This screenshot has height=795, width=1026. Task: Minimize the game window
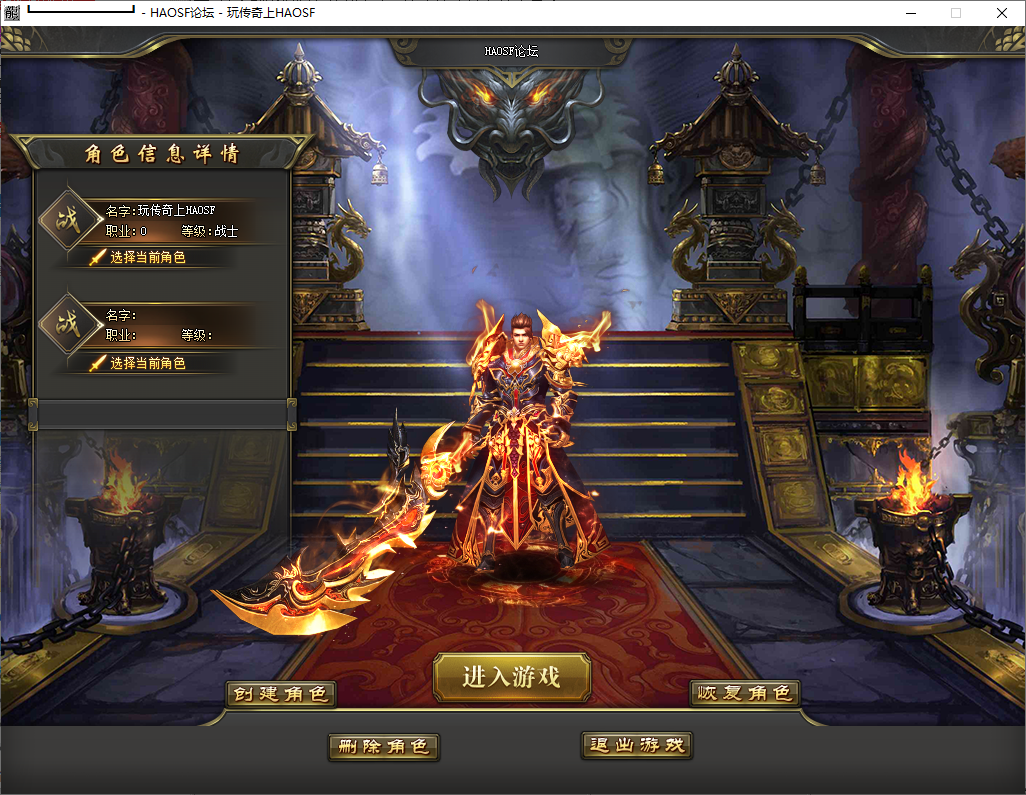pyautogui.click(x=910, y=13)
